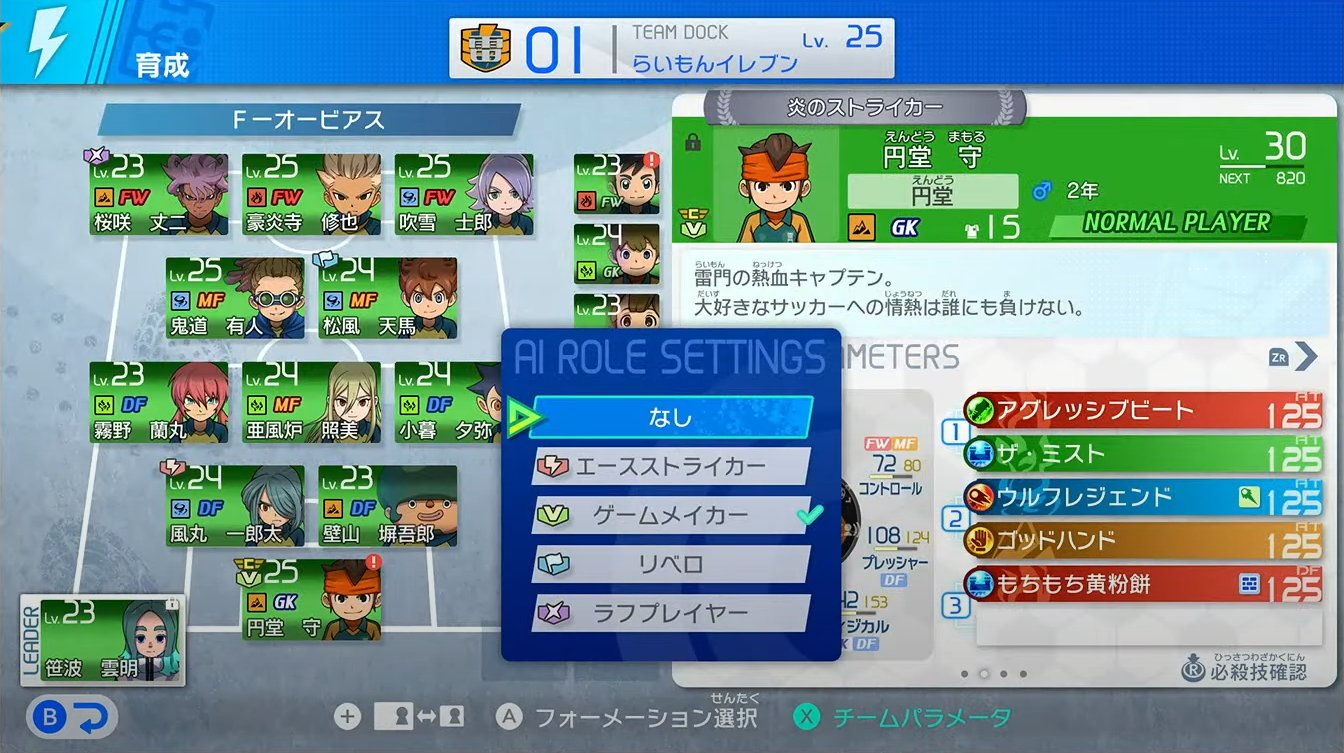This screenshot has height=753, width=1344.
Task: Pick the ゲームメイカー role option
Action: 670,516
